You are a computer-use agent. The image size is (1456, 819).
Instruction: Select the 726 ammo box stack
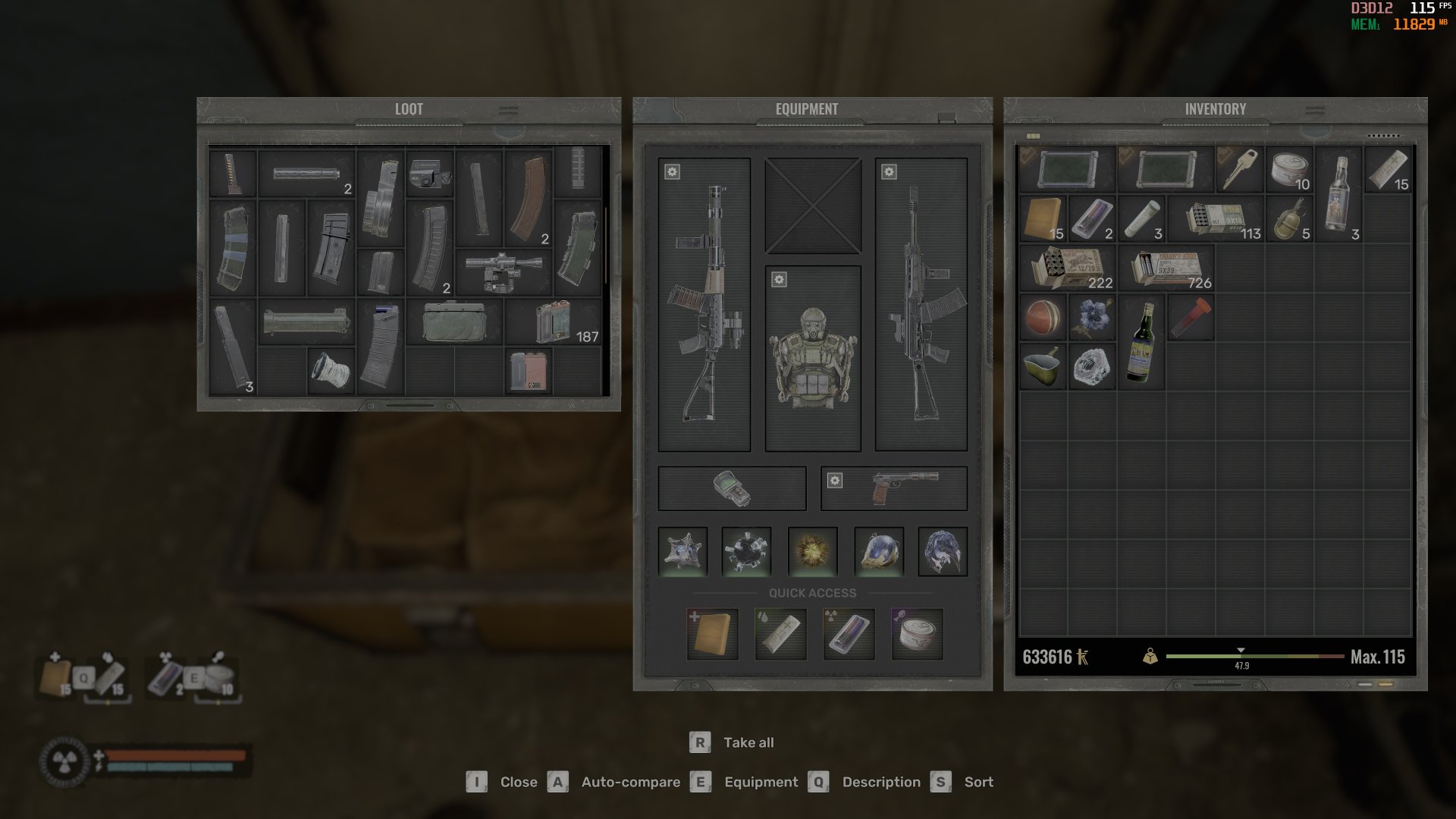(x=1166, y=268)
